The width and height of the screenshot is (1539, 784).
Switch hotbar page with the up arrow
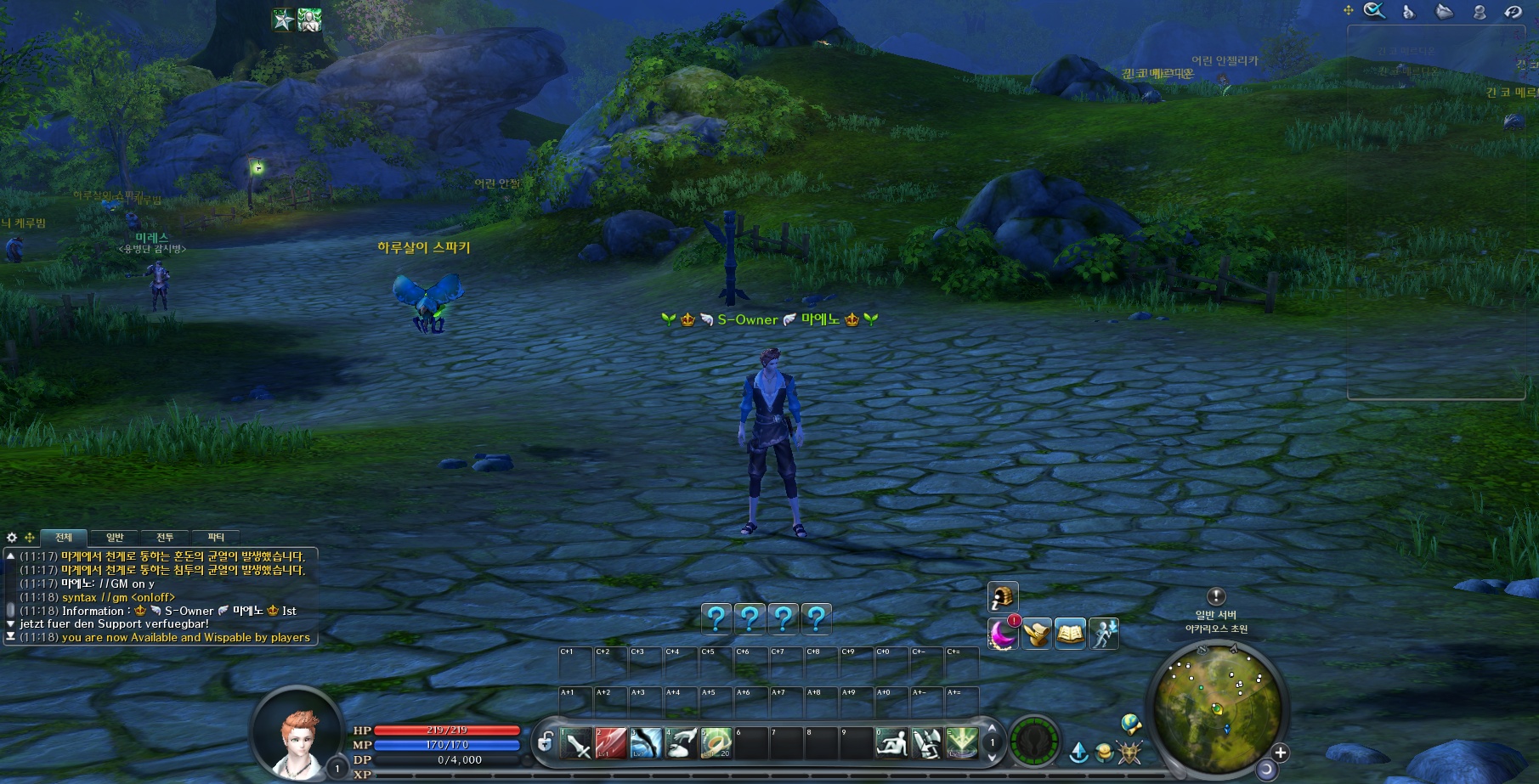(992, 729)
